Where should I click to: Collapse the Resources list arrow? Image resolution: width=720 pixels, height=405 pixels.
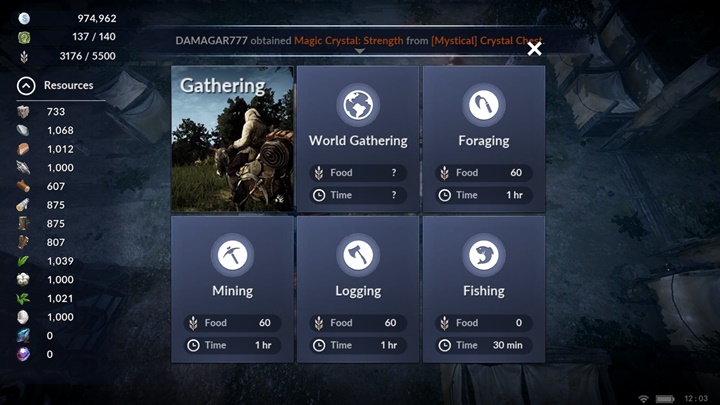coord(27,86)
